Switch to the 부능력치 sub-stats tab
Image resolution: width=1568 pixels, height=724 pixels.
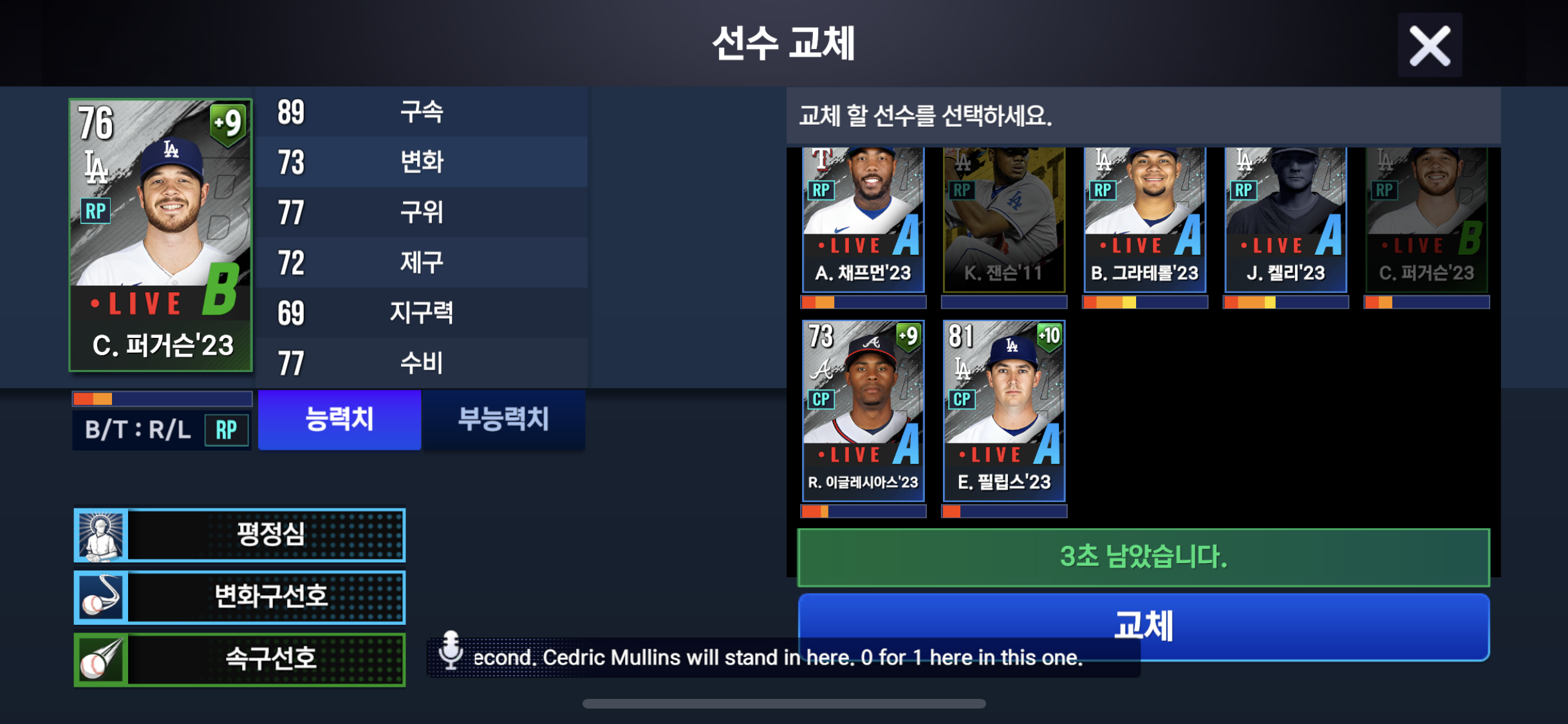coord(503,420)
